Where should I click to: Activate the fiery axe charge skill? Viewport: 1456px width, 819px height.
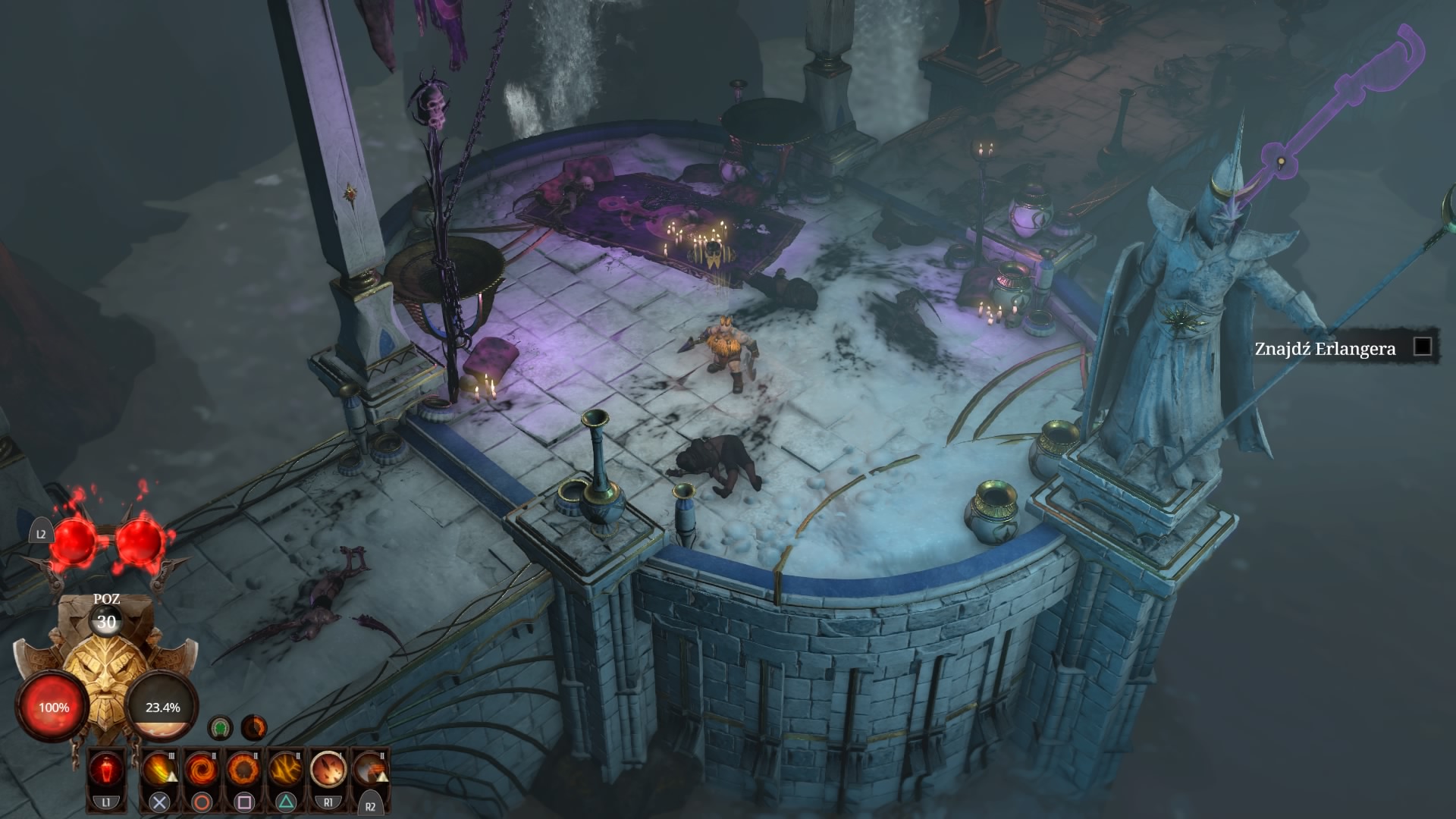[371, 770]
